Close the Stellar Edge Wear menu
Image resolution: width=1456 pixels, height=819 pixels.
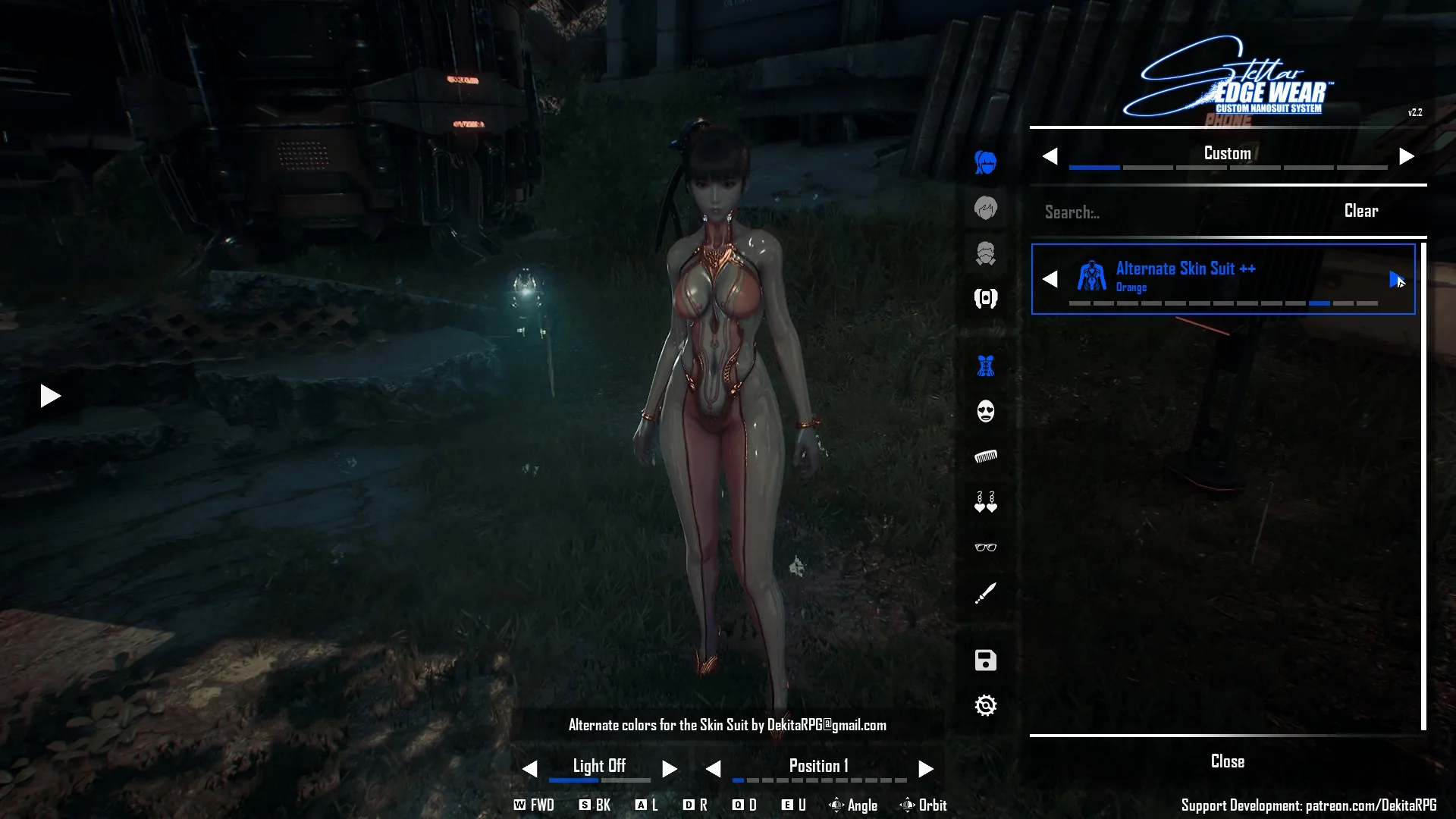[x=1227, y=761]
